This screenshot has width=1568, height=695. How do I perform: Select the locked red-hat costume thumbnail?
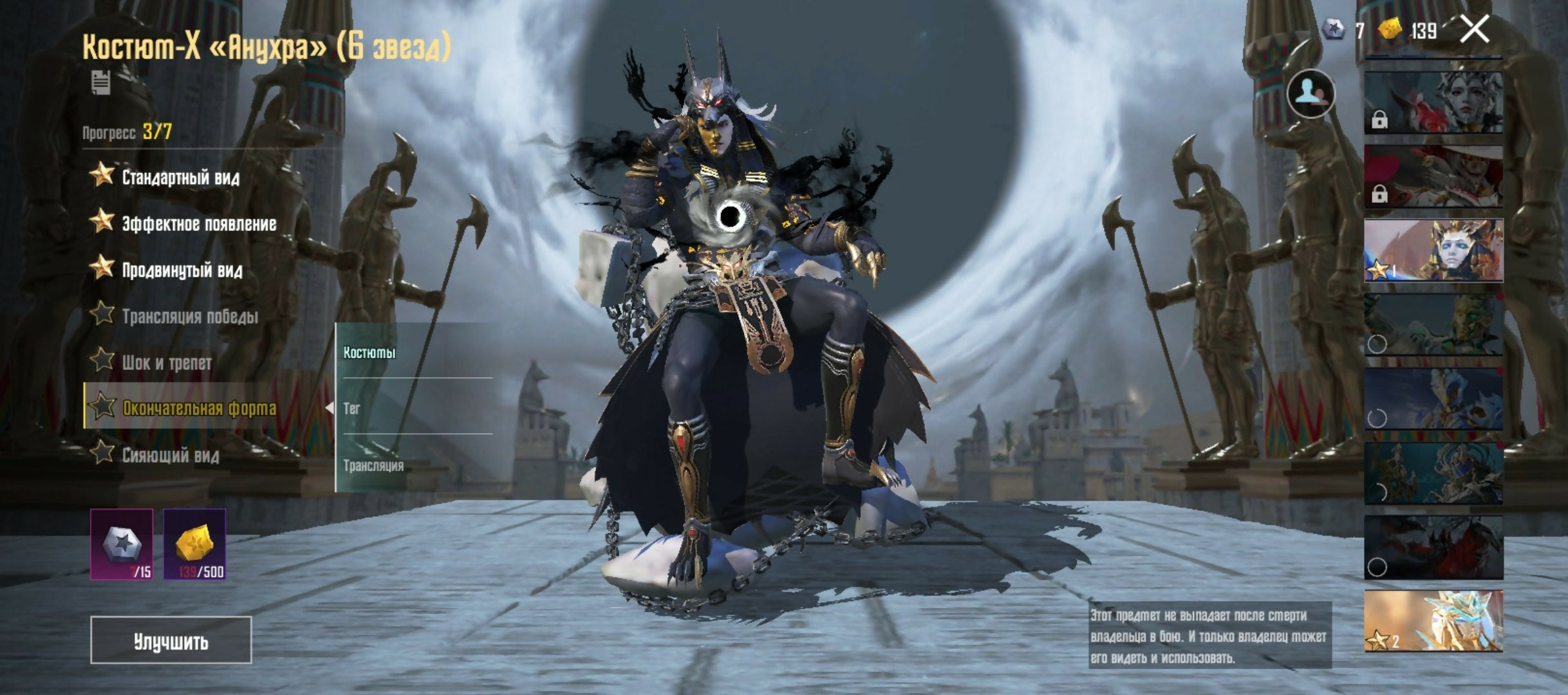(1433, 176)
